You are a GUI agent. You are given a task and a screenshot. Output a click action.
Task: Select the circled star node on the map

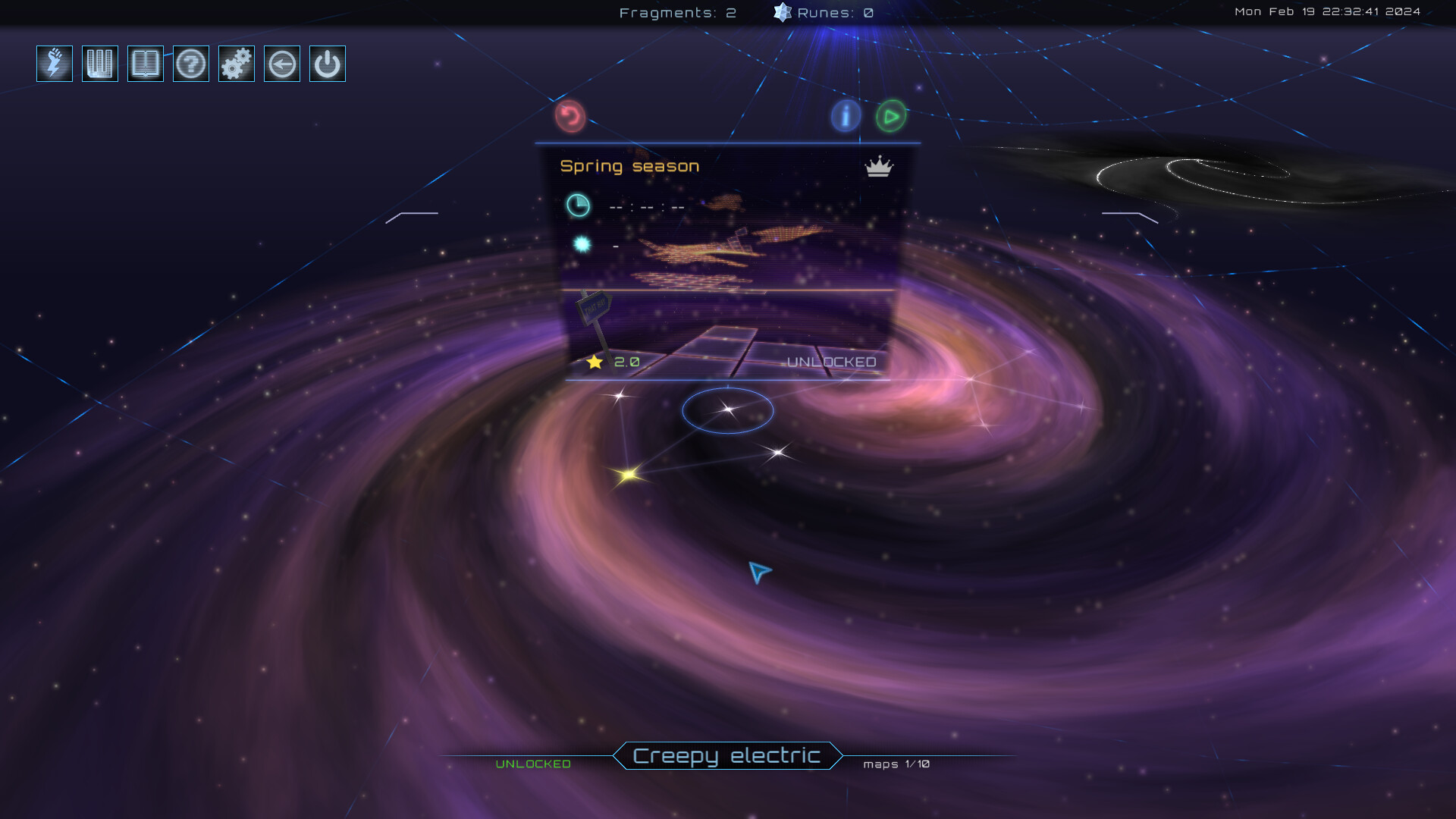point(727,410)
